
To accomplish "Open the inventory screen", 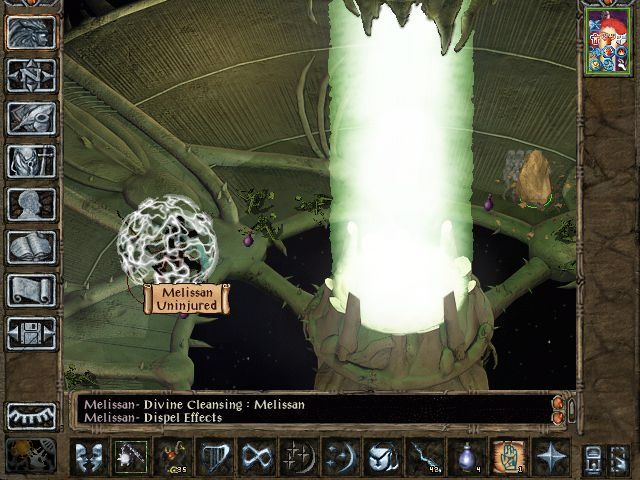I will 31,161.
